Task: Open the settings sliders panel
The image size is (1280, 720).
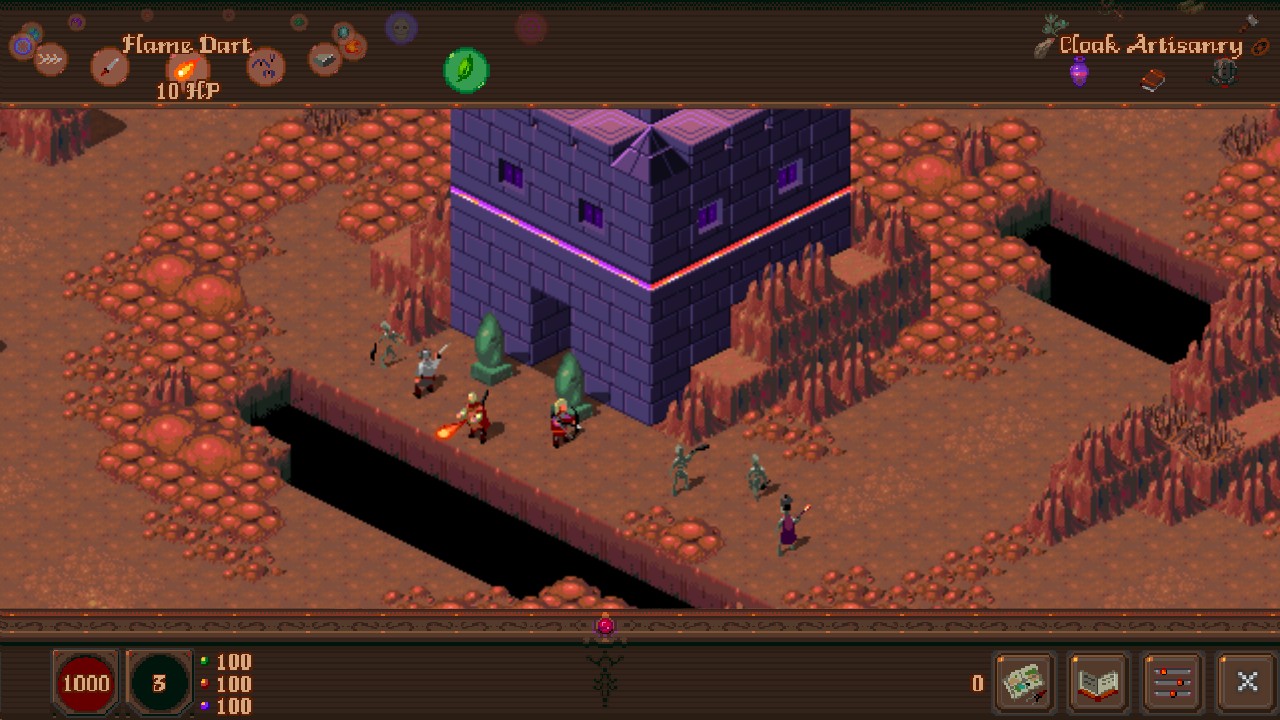Action: point(1172,682)
